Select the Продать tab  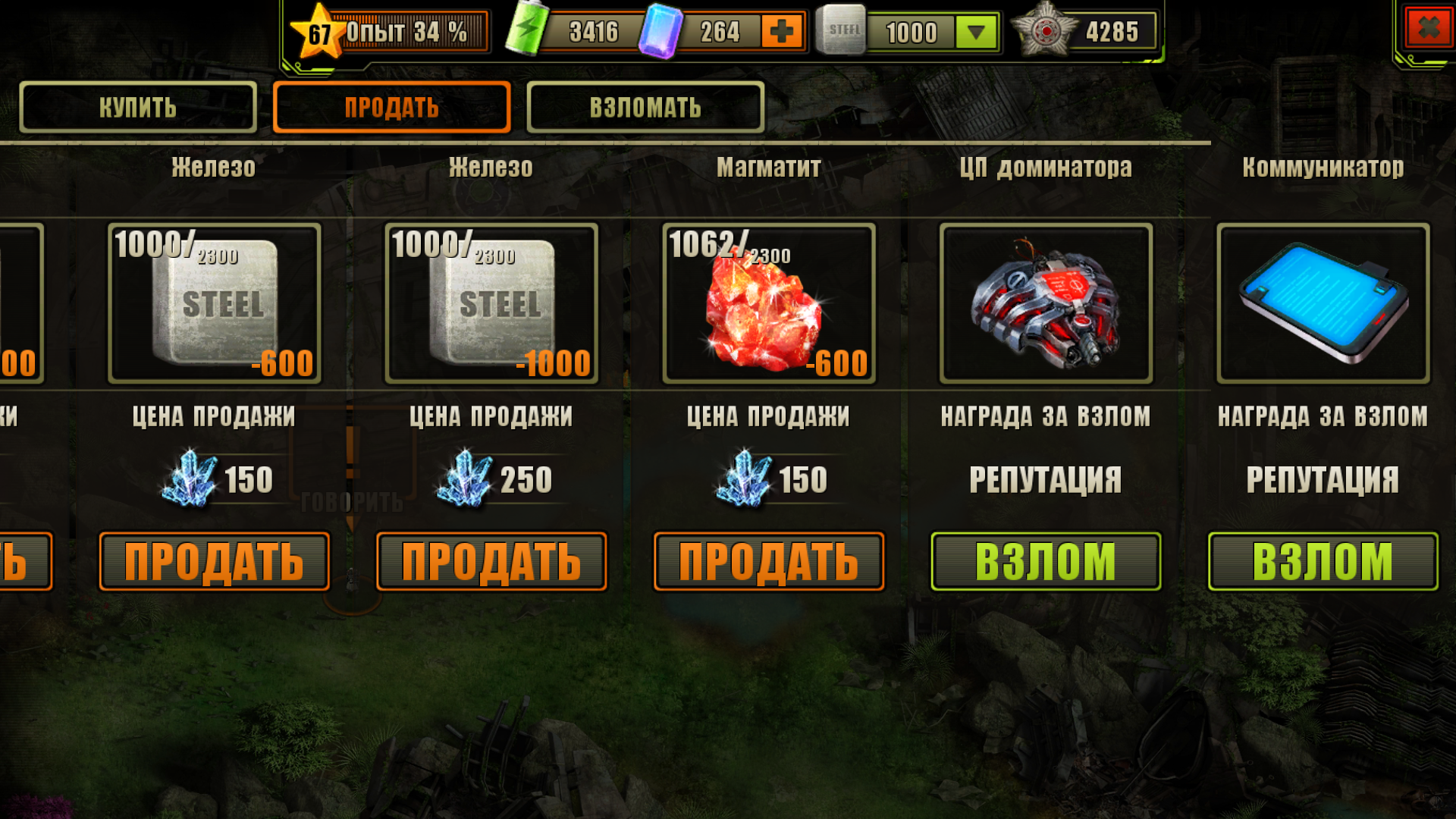391,107
